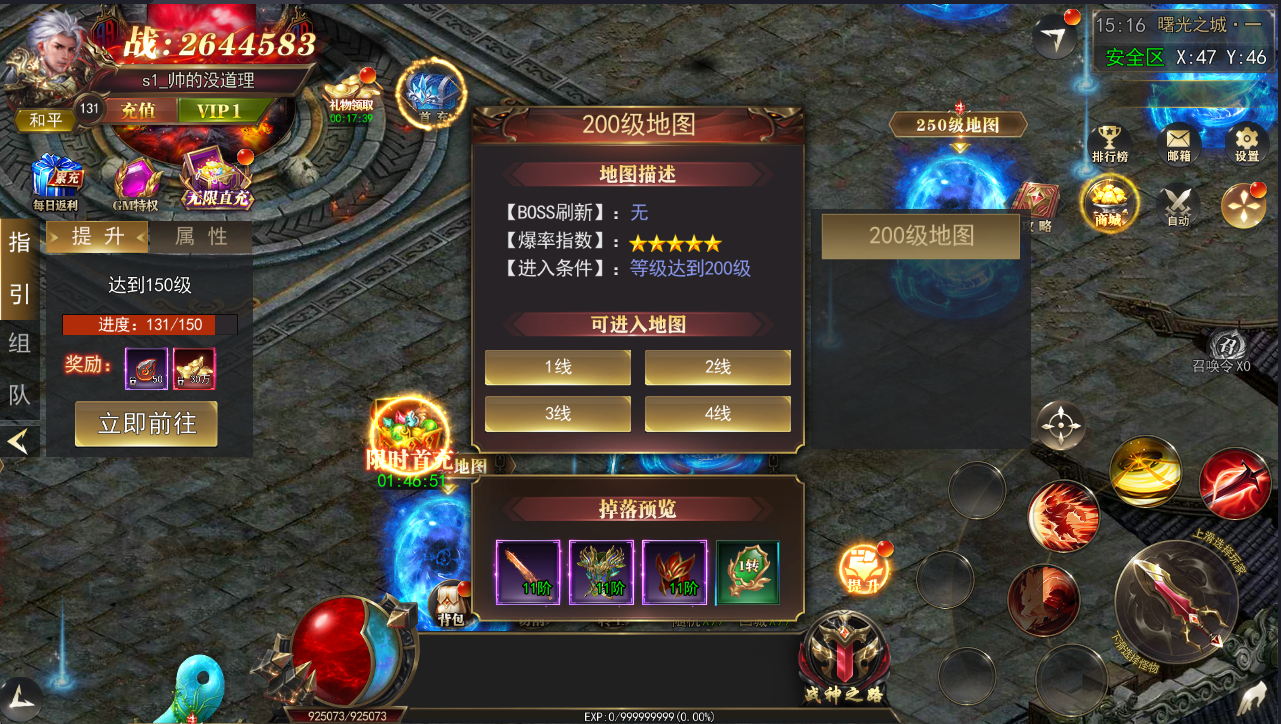
Task: Enter line 1线 of the 200-level map
Action: tap(558, 367)
